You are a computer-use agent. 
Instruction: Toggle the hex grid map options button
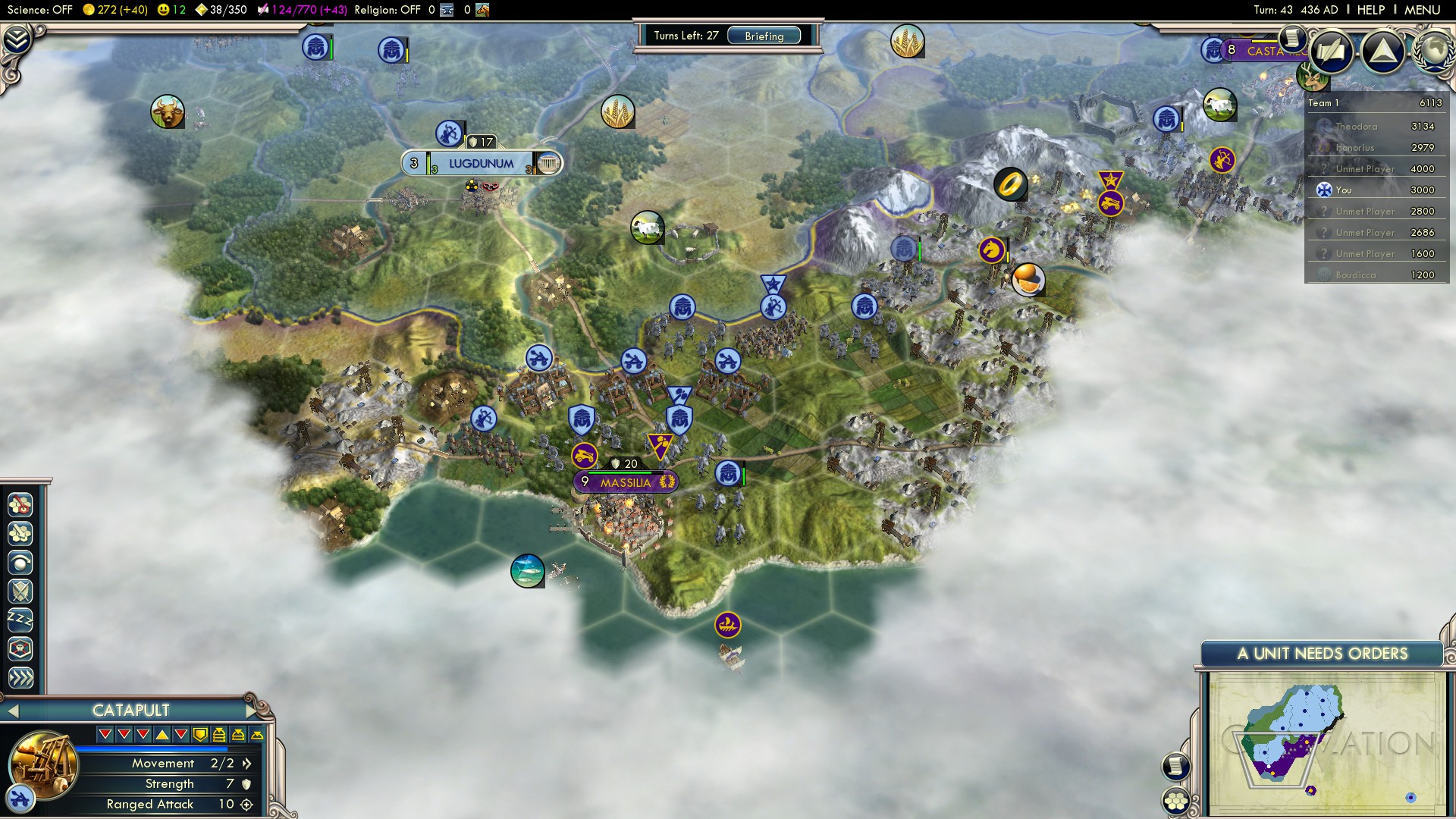pos(1176,801)
